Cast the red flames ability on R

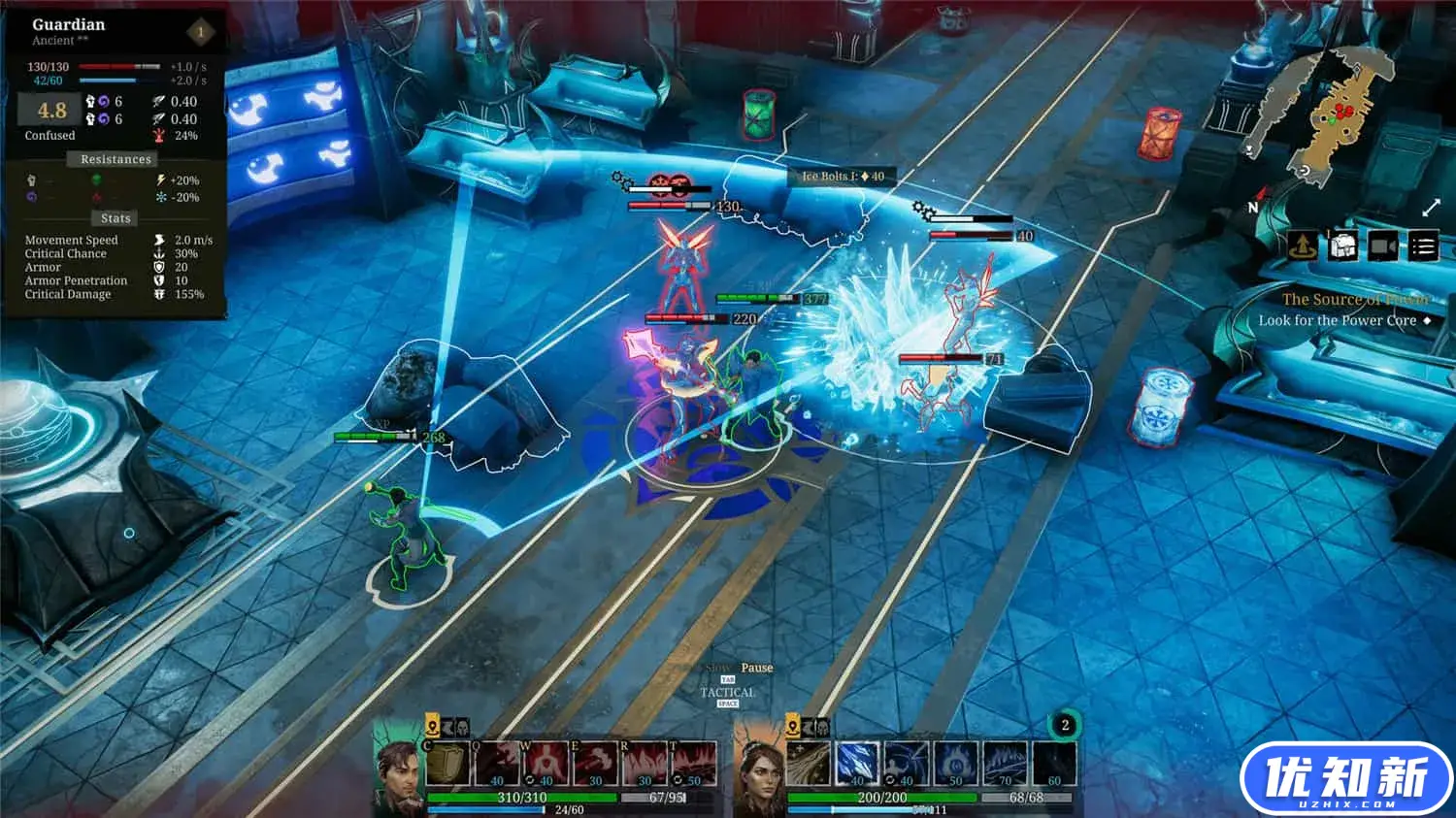645,764
